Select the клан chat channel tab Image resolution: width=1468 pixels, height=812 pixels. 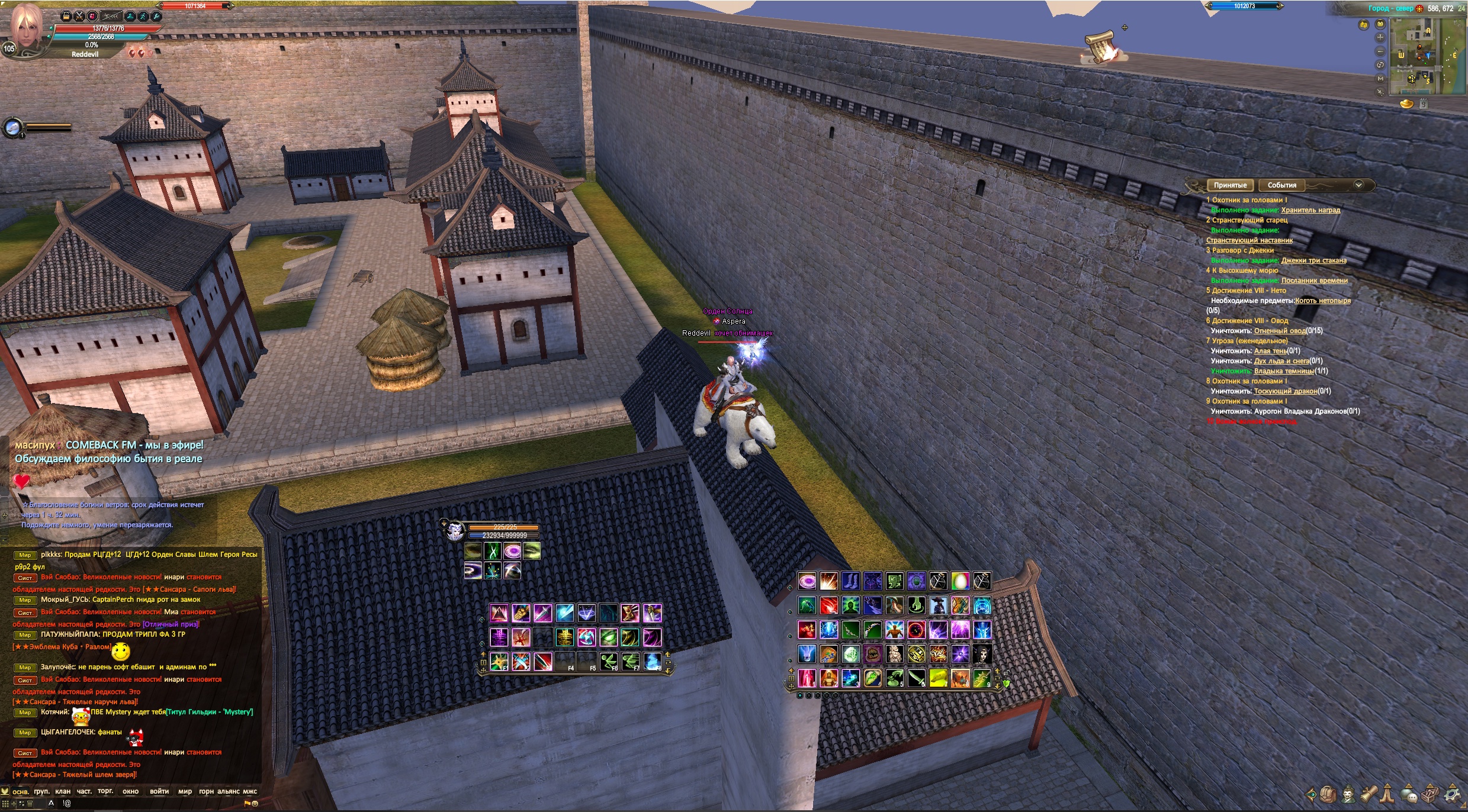(63, 791)
